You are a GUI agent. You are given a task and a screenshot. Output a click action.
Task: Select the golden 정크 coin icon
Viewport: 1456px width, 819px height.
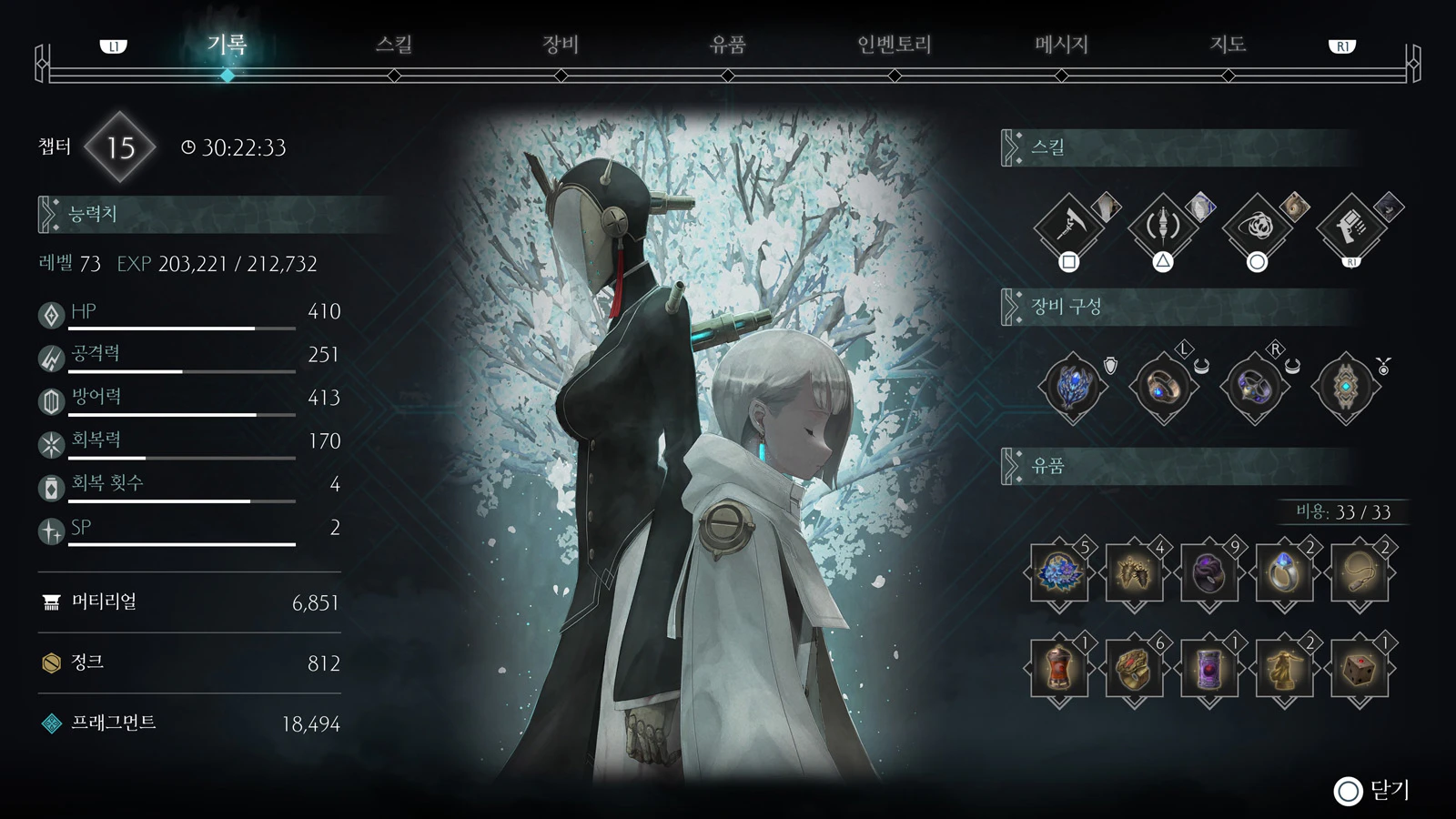point(50,663)
